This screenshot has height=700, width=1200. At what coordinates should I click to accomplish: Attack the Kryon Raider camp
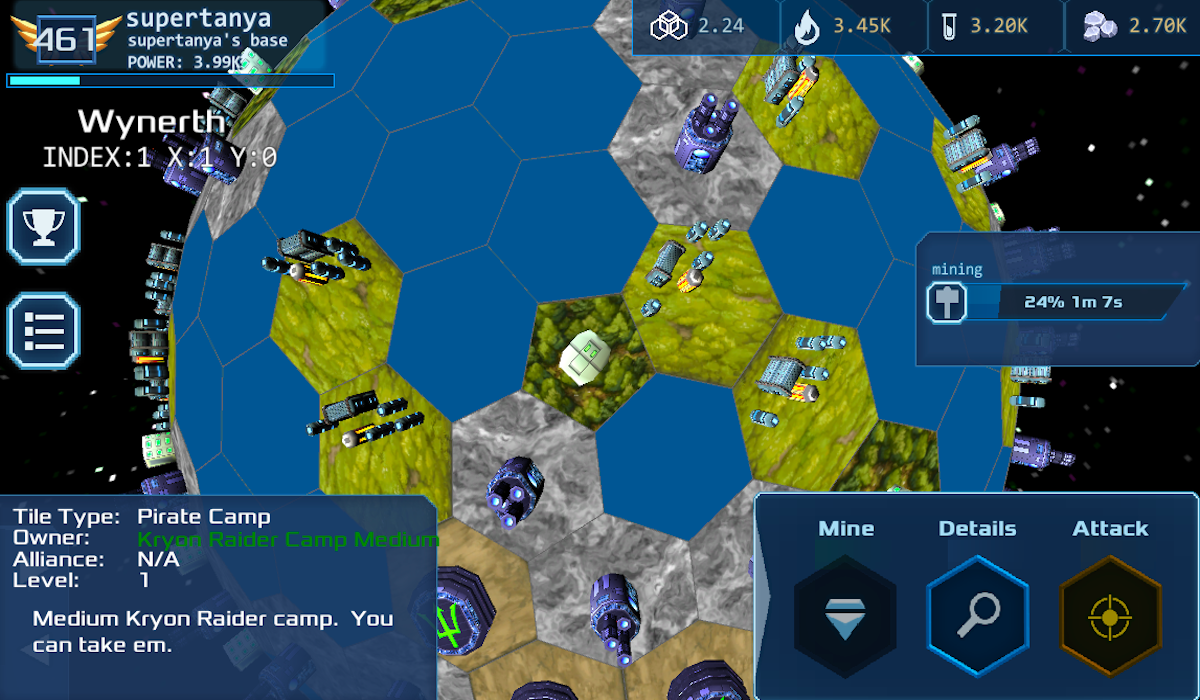pyautogui.click(x=1110, y=609)
